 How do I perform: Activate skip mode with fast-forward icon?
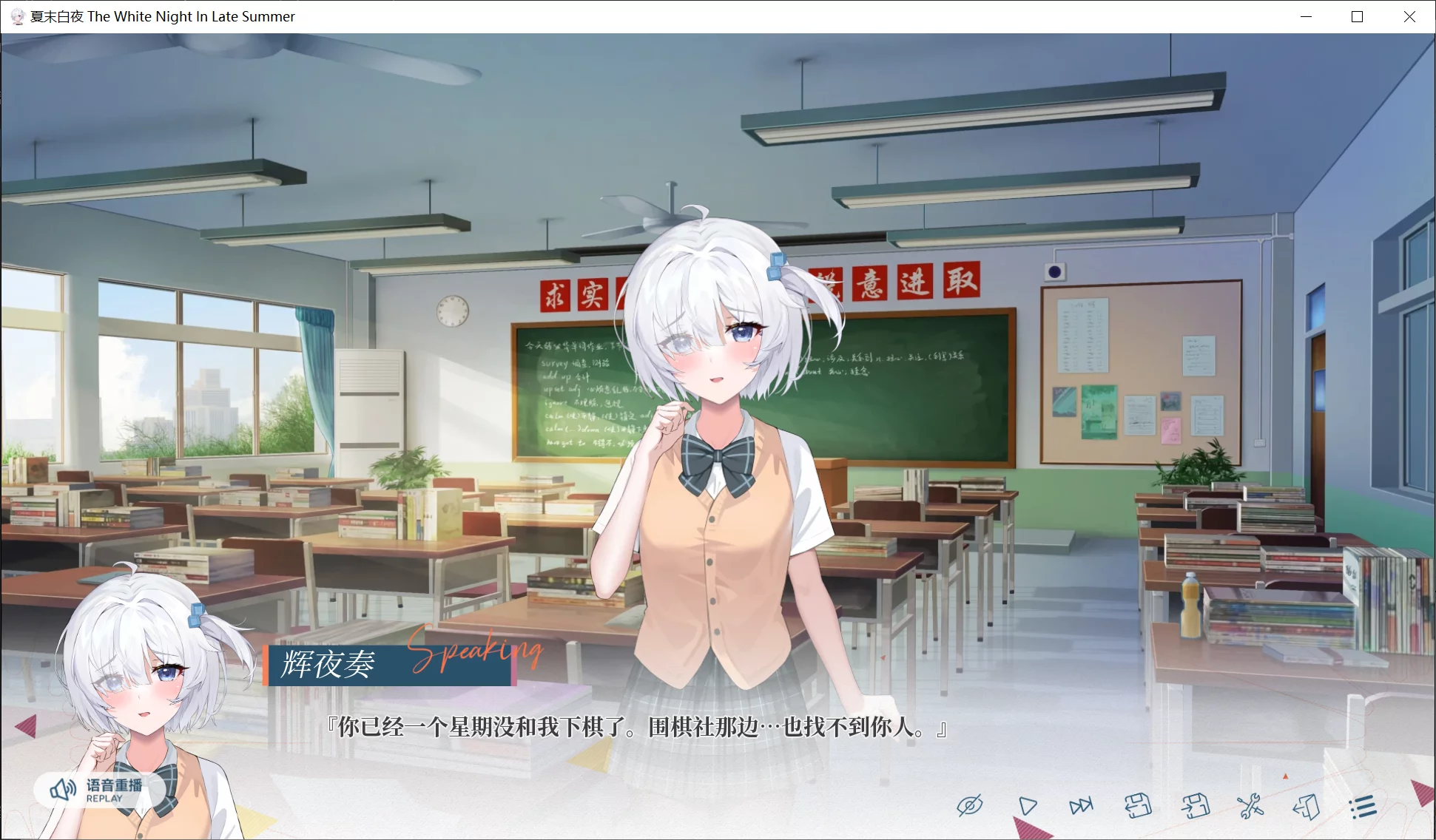point(1081,806)
